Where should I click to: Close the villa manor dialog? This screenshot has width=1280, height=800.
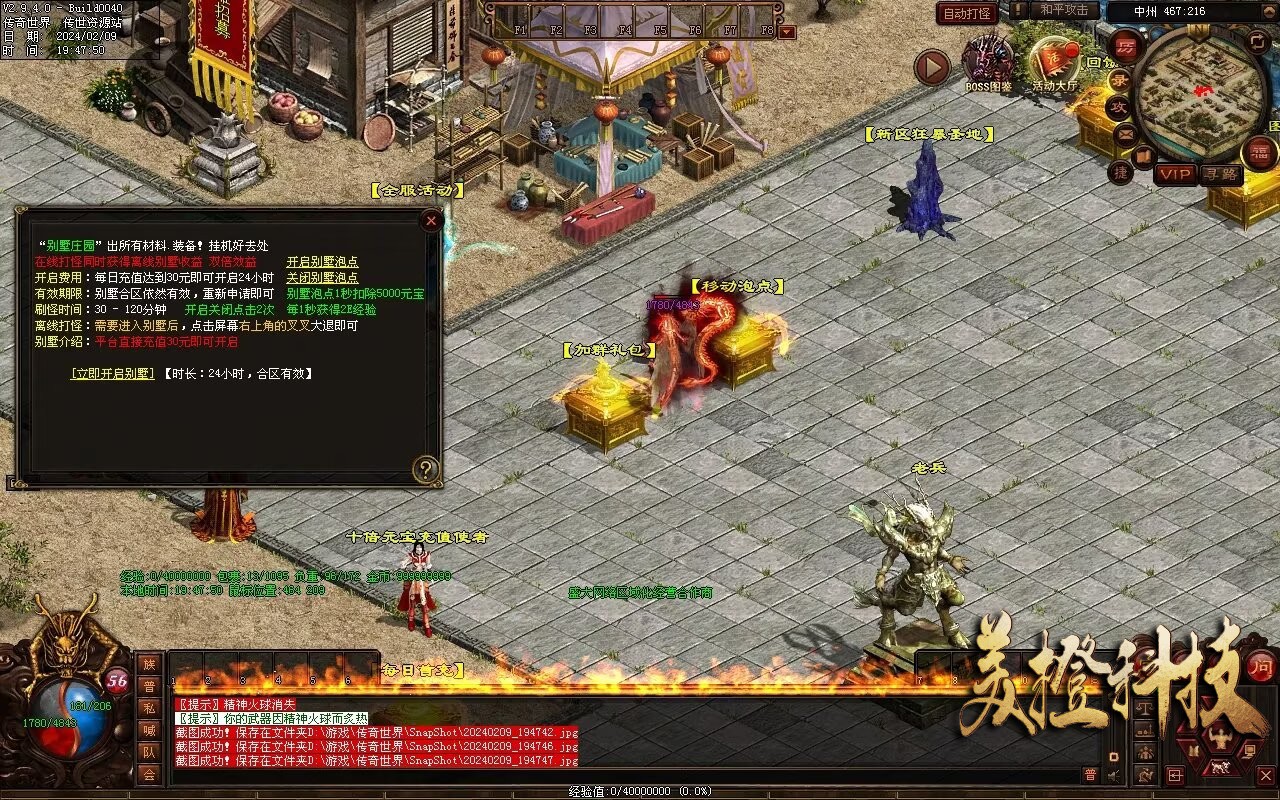click(x=431, y=220)
